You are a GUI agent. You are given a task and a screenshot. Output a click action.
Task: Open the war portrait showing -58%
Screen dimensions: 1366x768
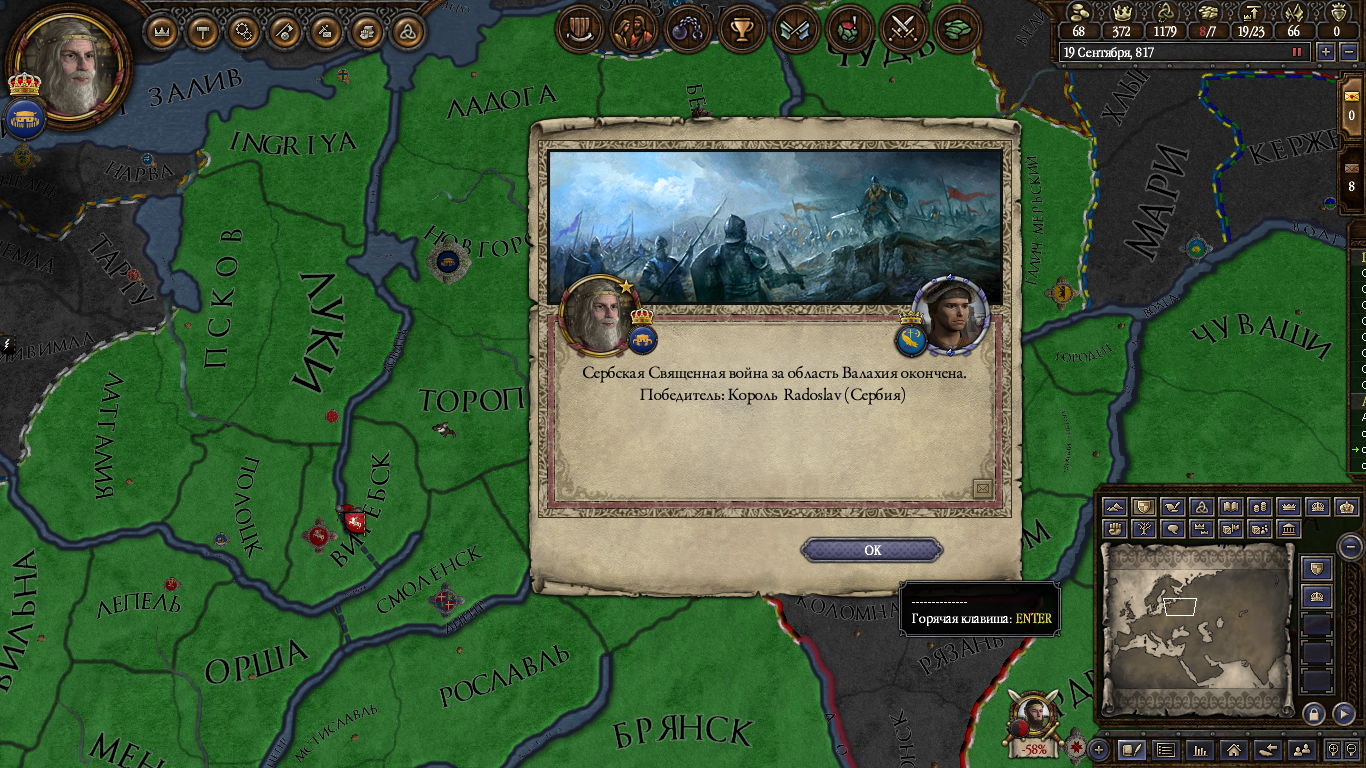tap(1033, 722)
